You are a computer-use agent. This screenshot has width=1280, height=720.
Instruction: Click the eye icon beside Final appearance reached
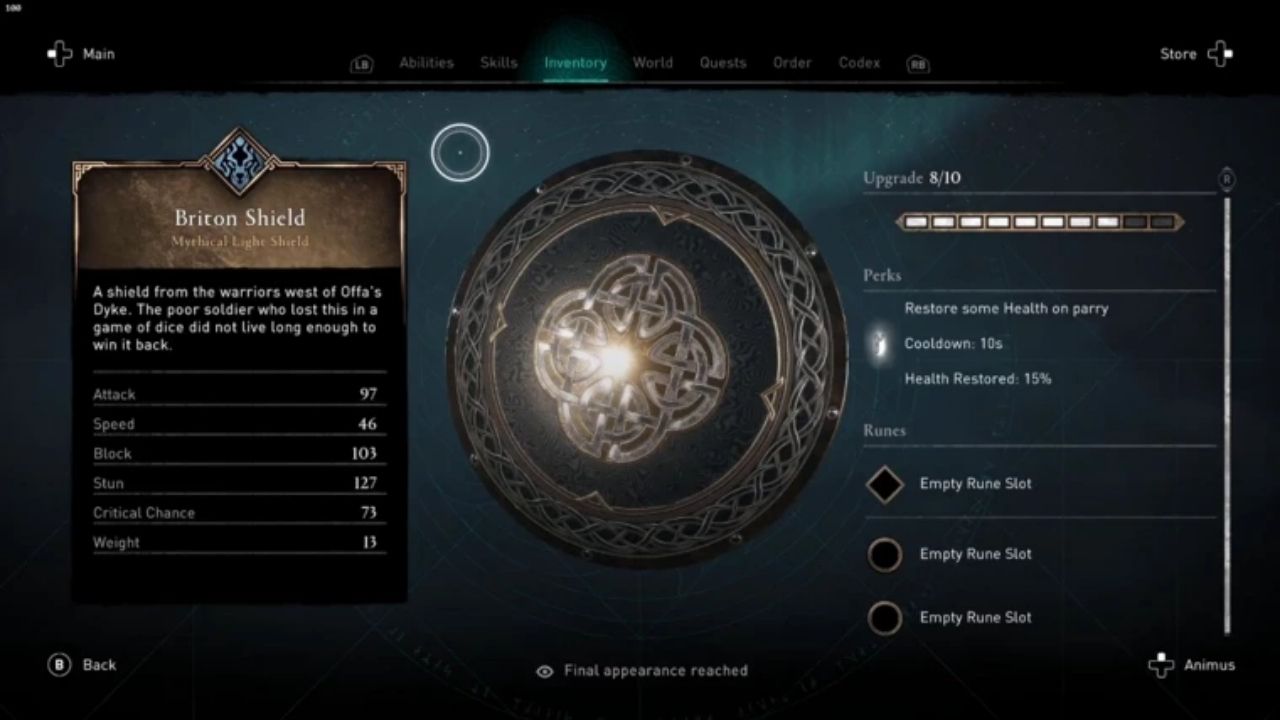[544, 671]
